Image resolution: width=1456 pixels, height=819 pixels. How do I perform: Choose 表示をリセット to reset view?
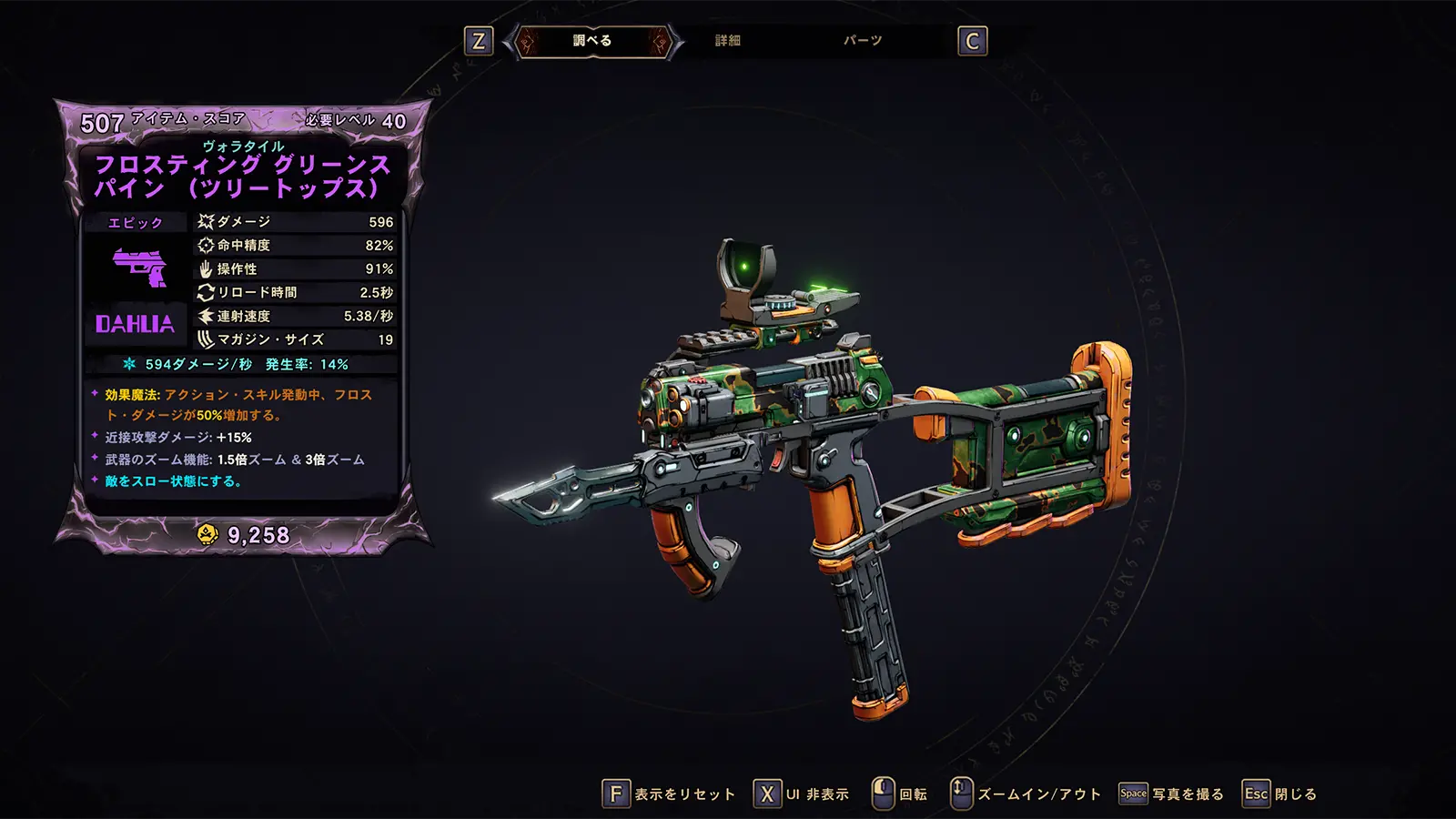[x=669, y=794]
